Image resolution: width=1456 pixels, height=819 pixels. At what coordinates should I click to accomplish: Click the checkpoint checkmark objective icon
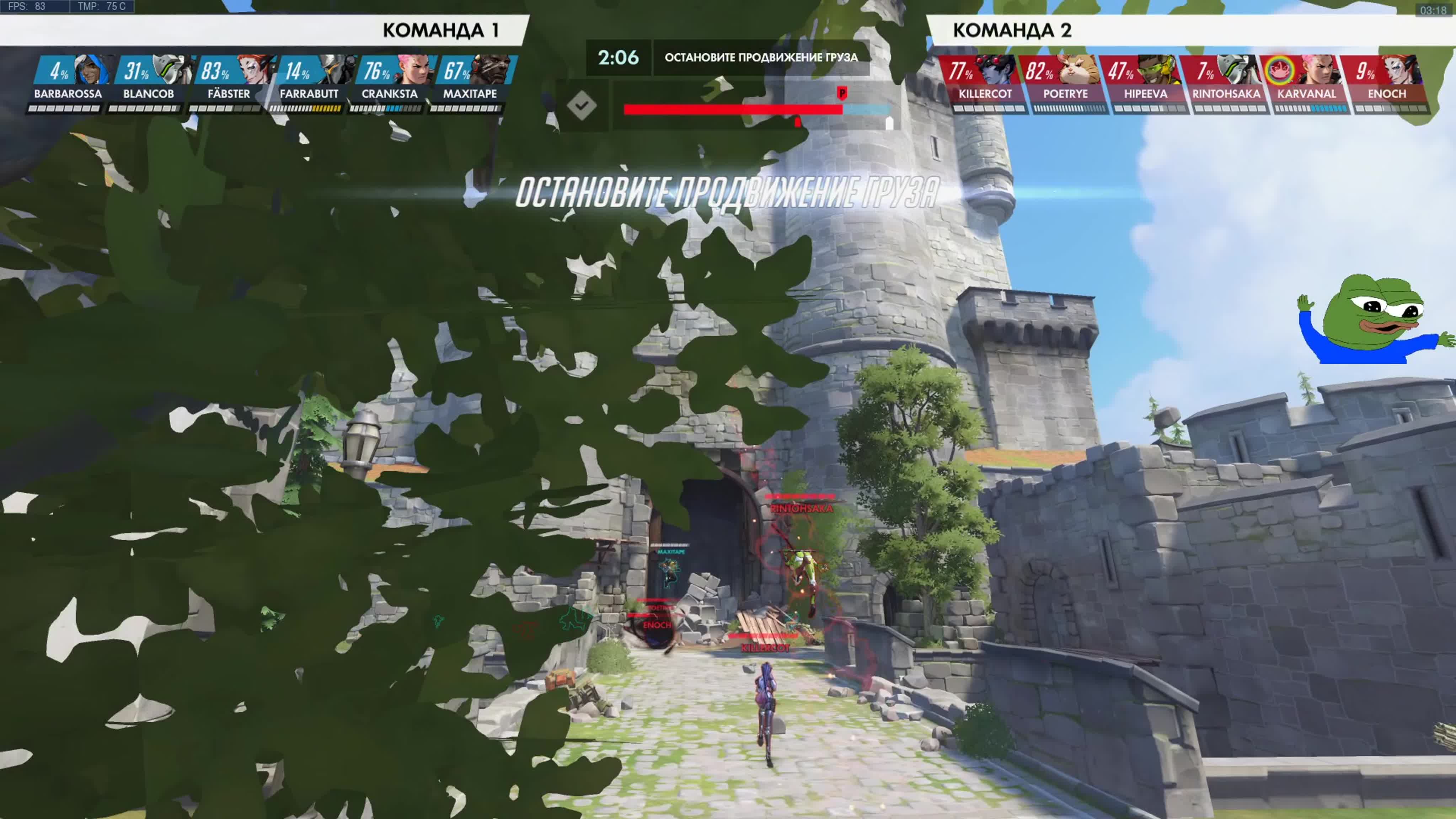(x=582, y=106)
